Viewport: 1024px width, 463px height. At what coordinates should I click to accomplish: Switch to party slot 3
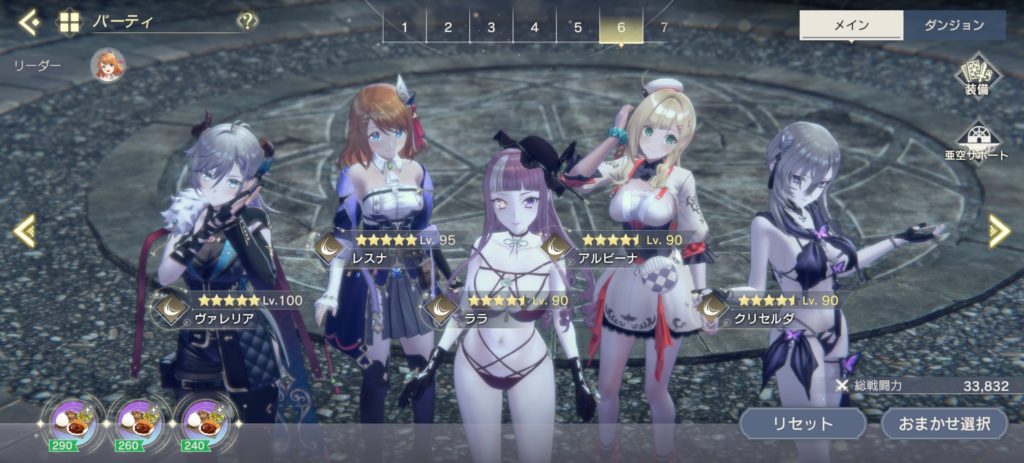[491, 27]
